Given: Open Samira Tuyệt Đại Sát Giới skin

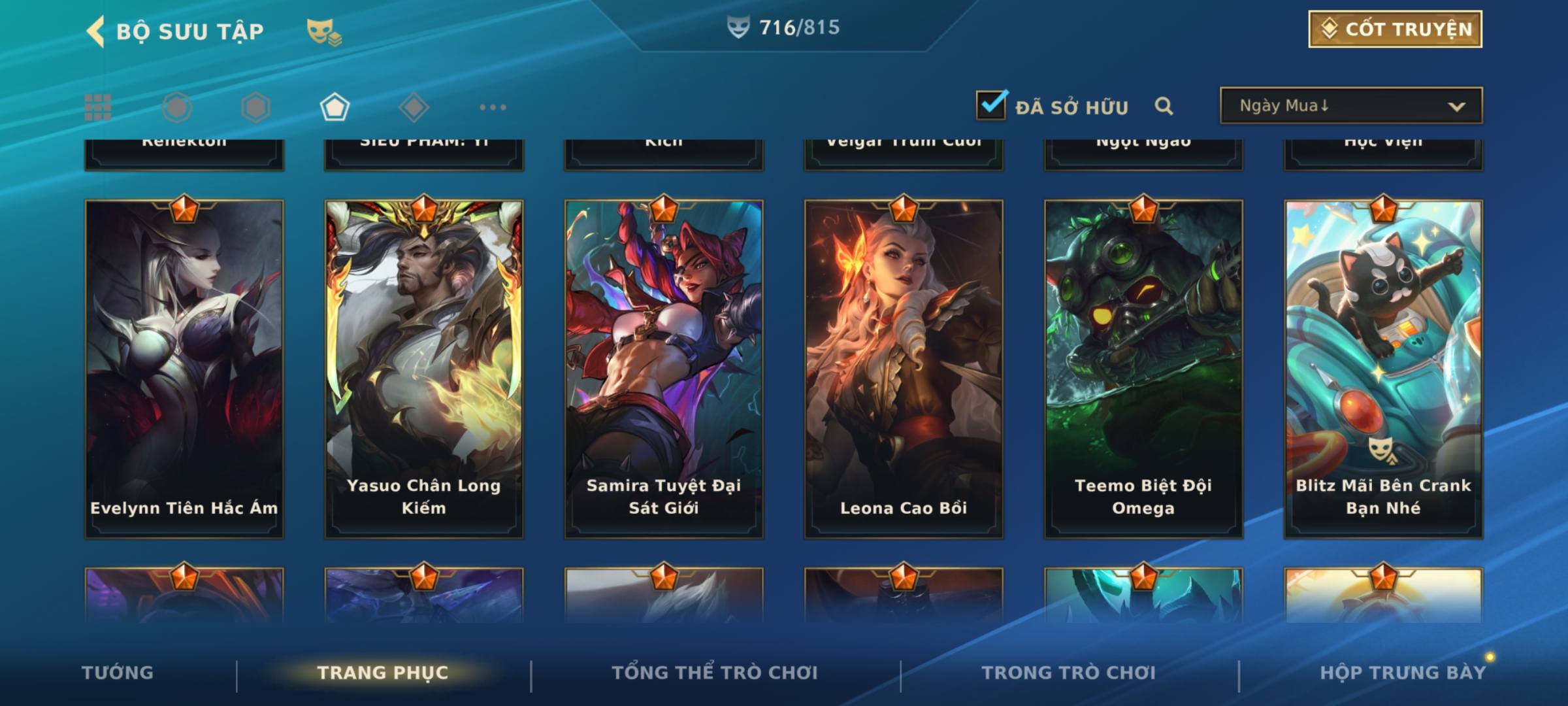Looking at the screenshot, I should 664,369.
